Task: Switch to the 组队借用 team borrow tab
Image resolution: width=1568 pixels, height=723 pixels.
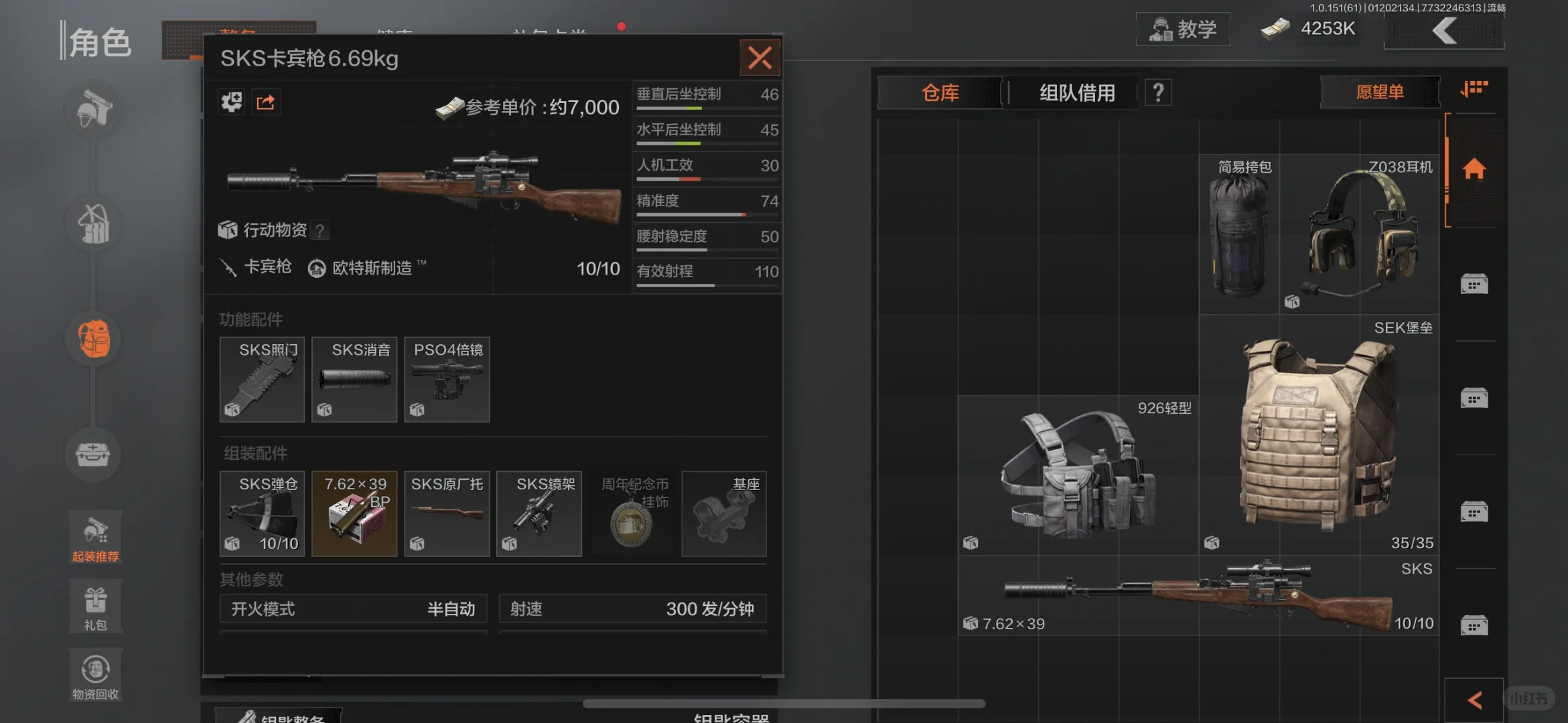Action: (x=1077, y=92)
